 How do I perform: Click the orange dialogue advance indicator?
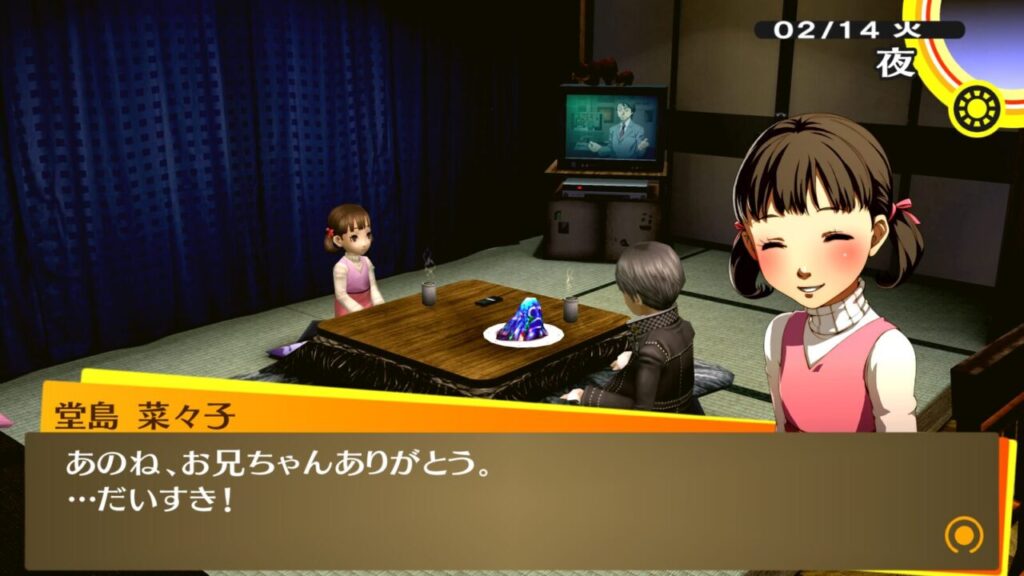pyautogui.click(x=962, y=535)
